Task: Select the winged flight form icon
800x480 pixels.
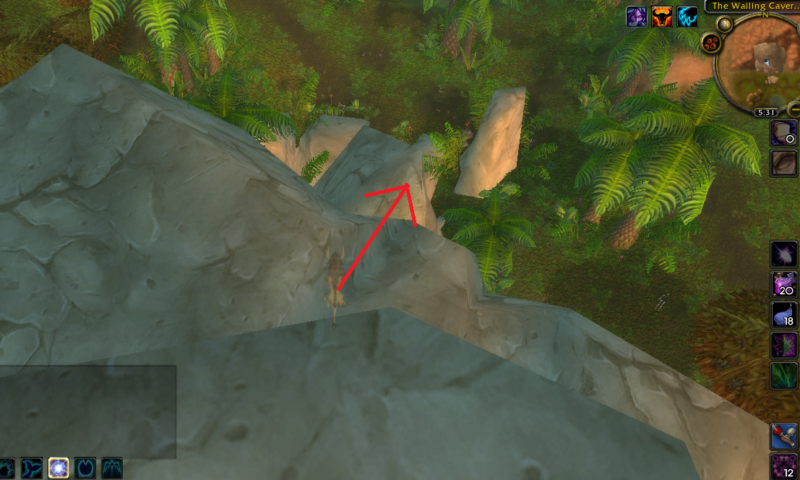Action: click(111, 468)
